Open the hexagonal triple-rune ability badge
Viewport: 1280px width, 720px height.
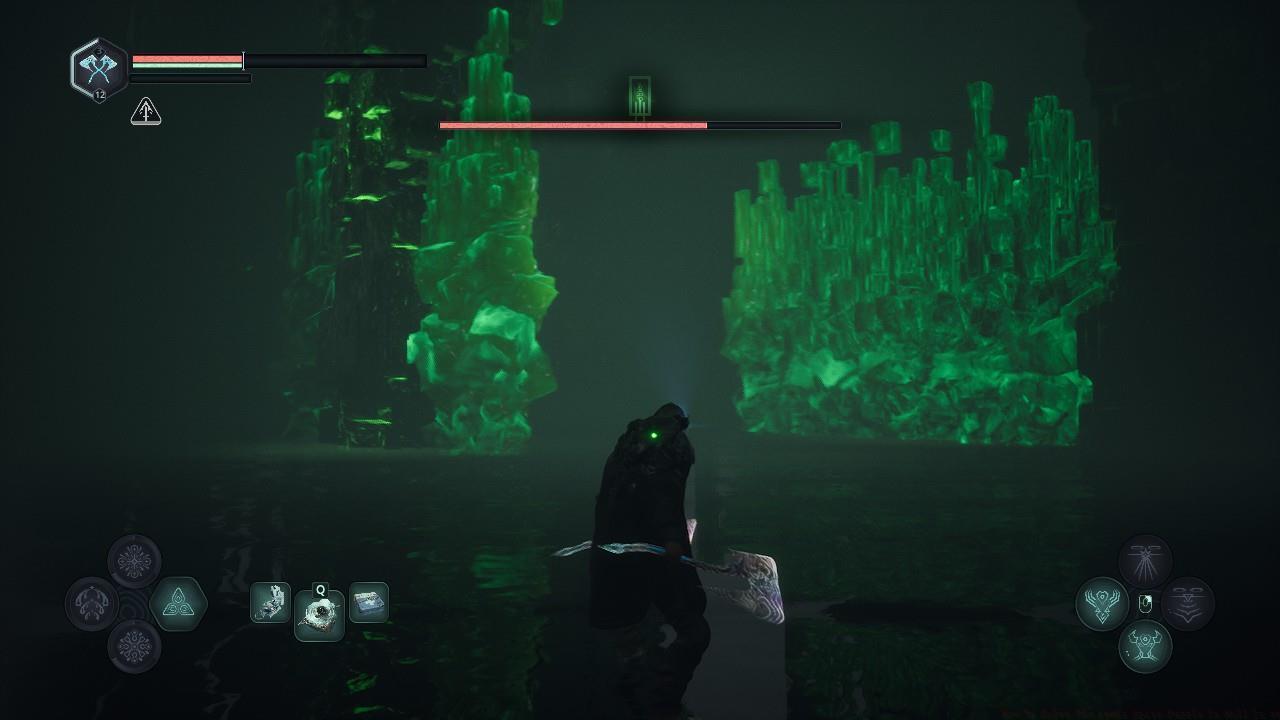(x=178, y=603)
